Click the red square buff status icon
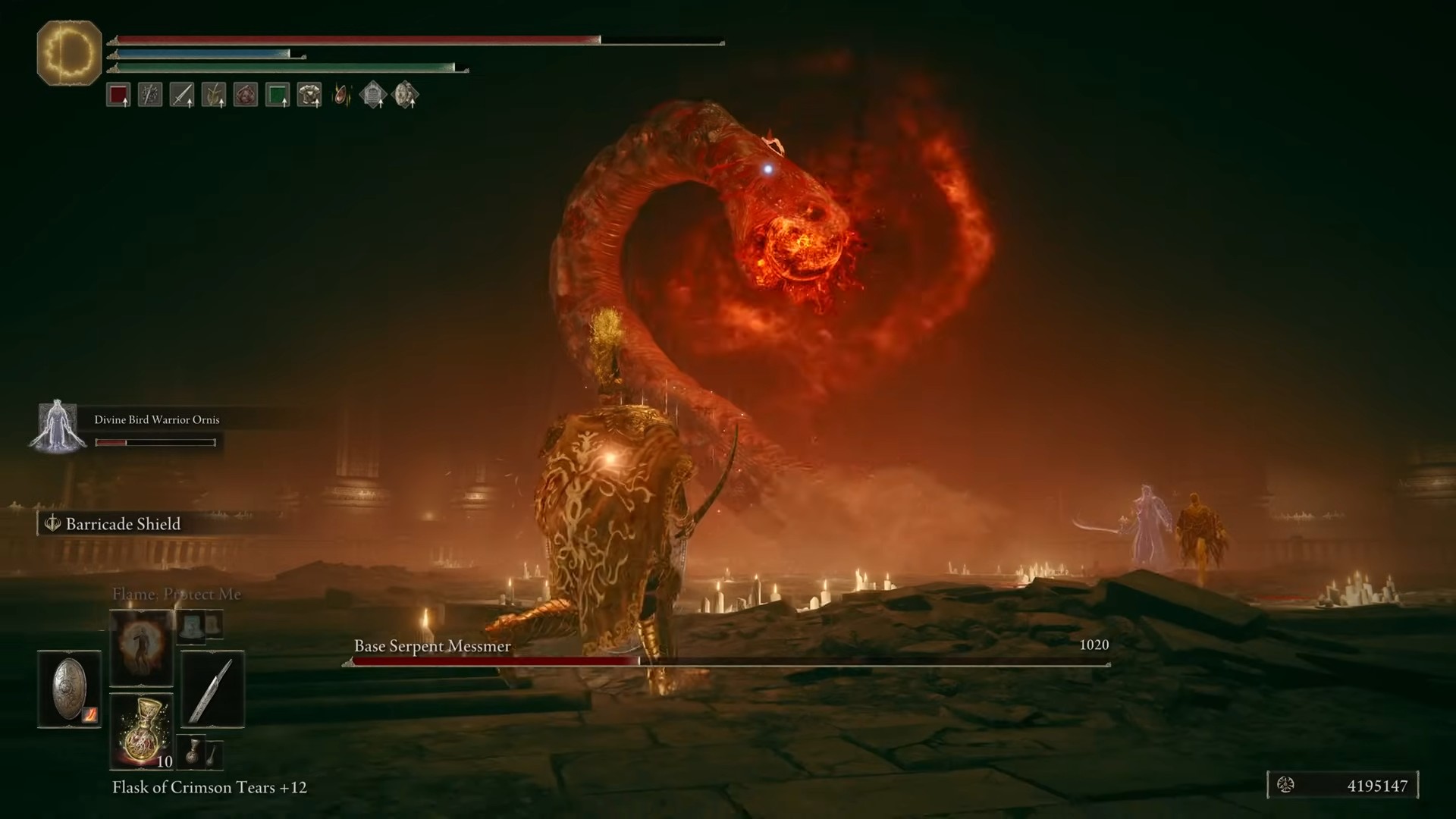Image resolution: width=1456 pixels, height=819 pixels. pos(118,96)
